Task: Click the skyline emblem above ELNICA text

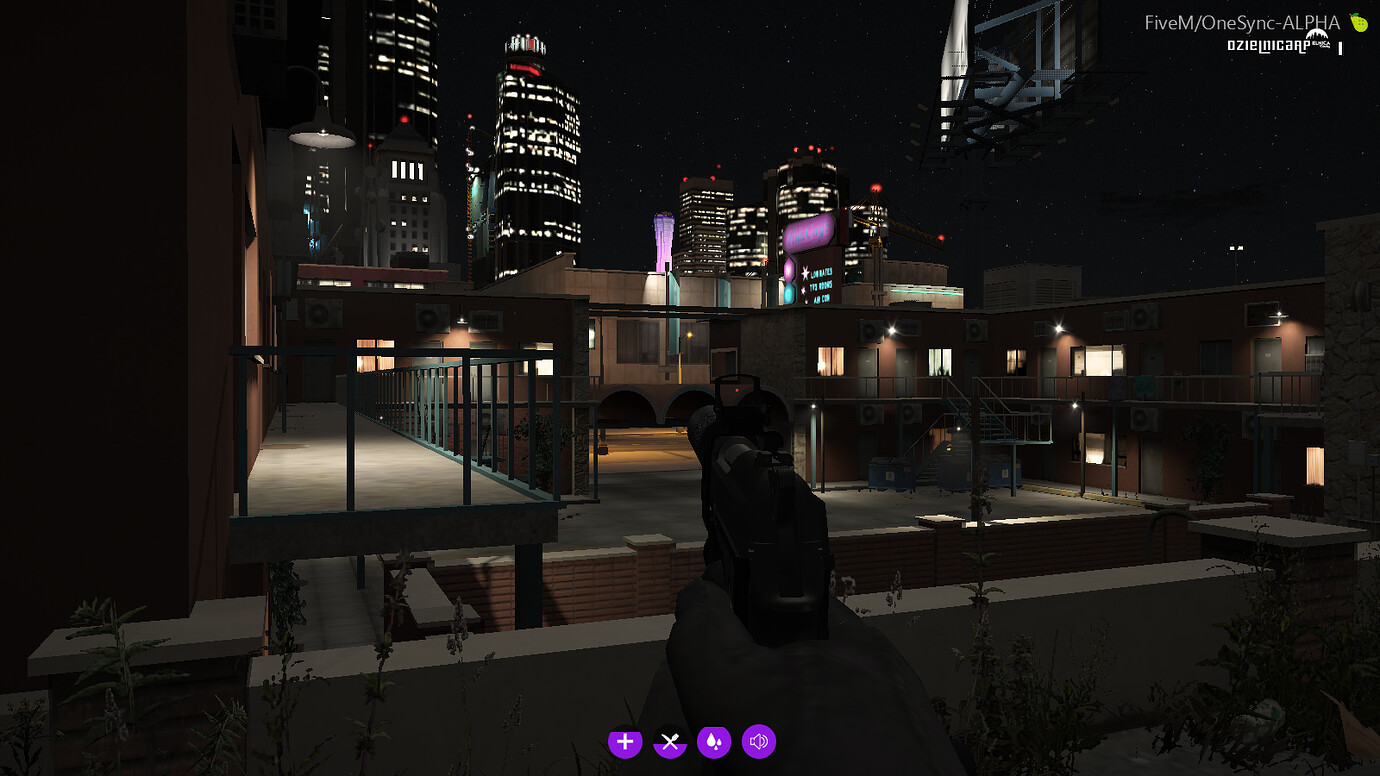Action: point(1317,35)
